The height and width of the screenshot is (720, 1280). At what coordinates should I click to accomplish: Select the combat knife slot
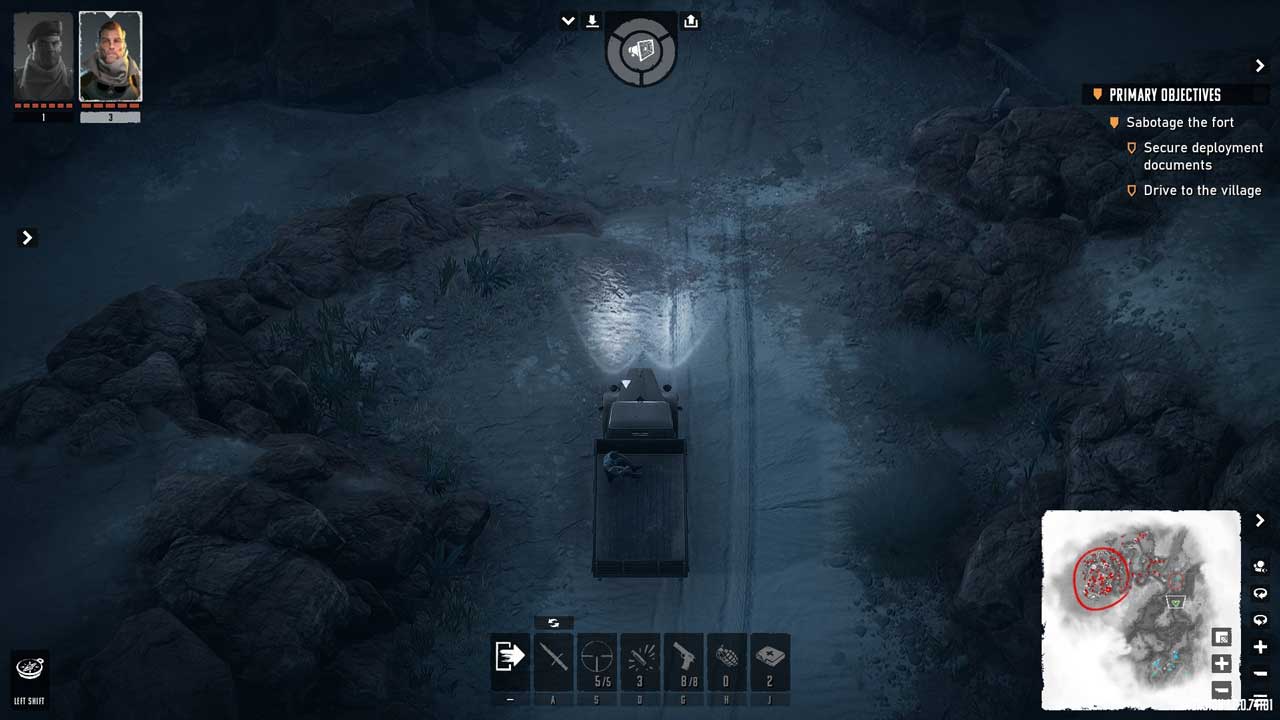(x=553, y=660)
